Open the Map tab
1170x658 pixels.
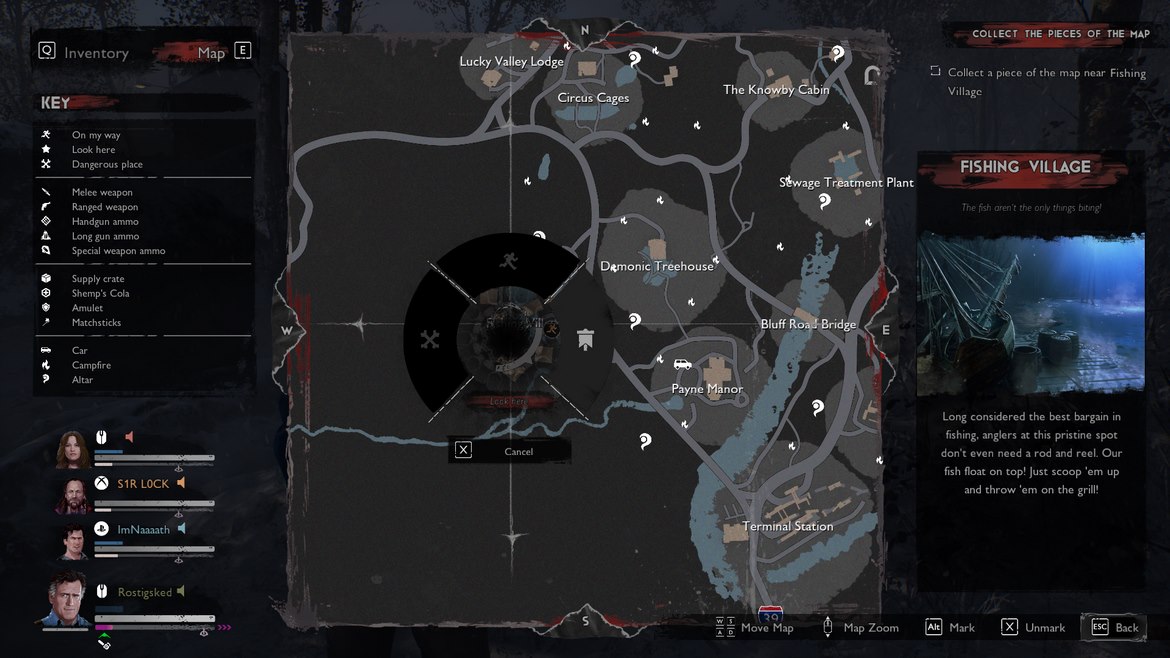212,53
